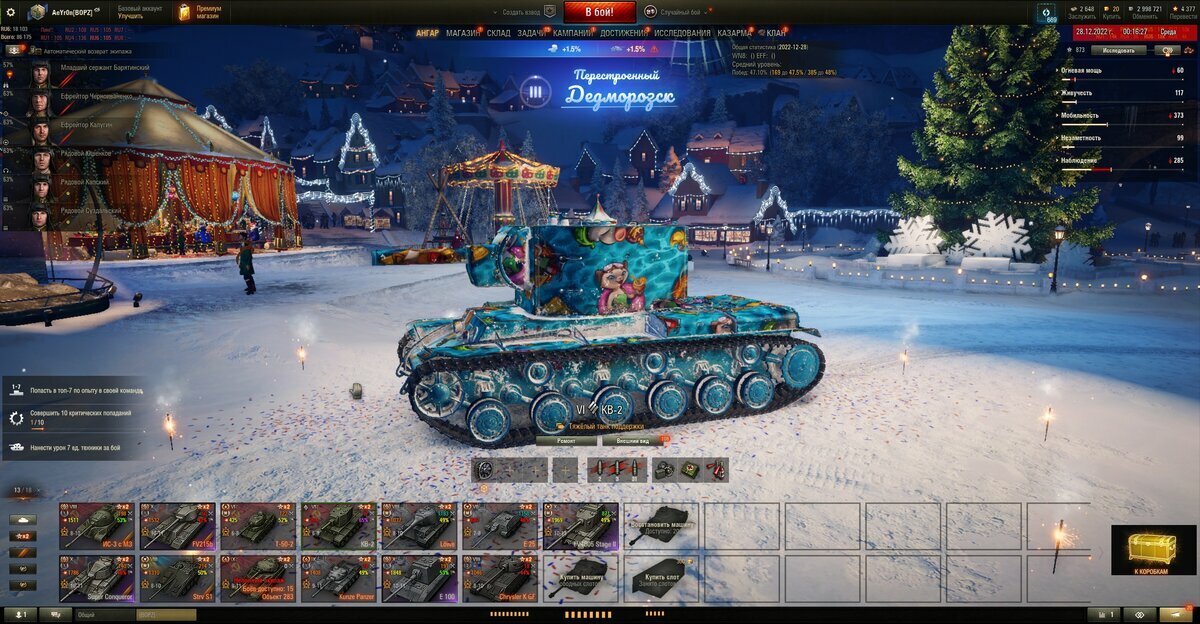This screenshot has height=624, width=1200.
Task: Click Создать взвод to create a platoon
Action: click(525, 12)
